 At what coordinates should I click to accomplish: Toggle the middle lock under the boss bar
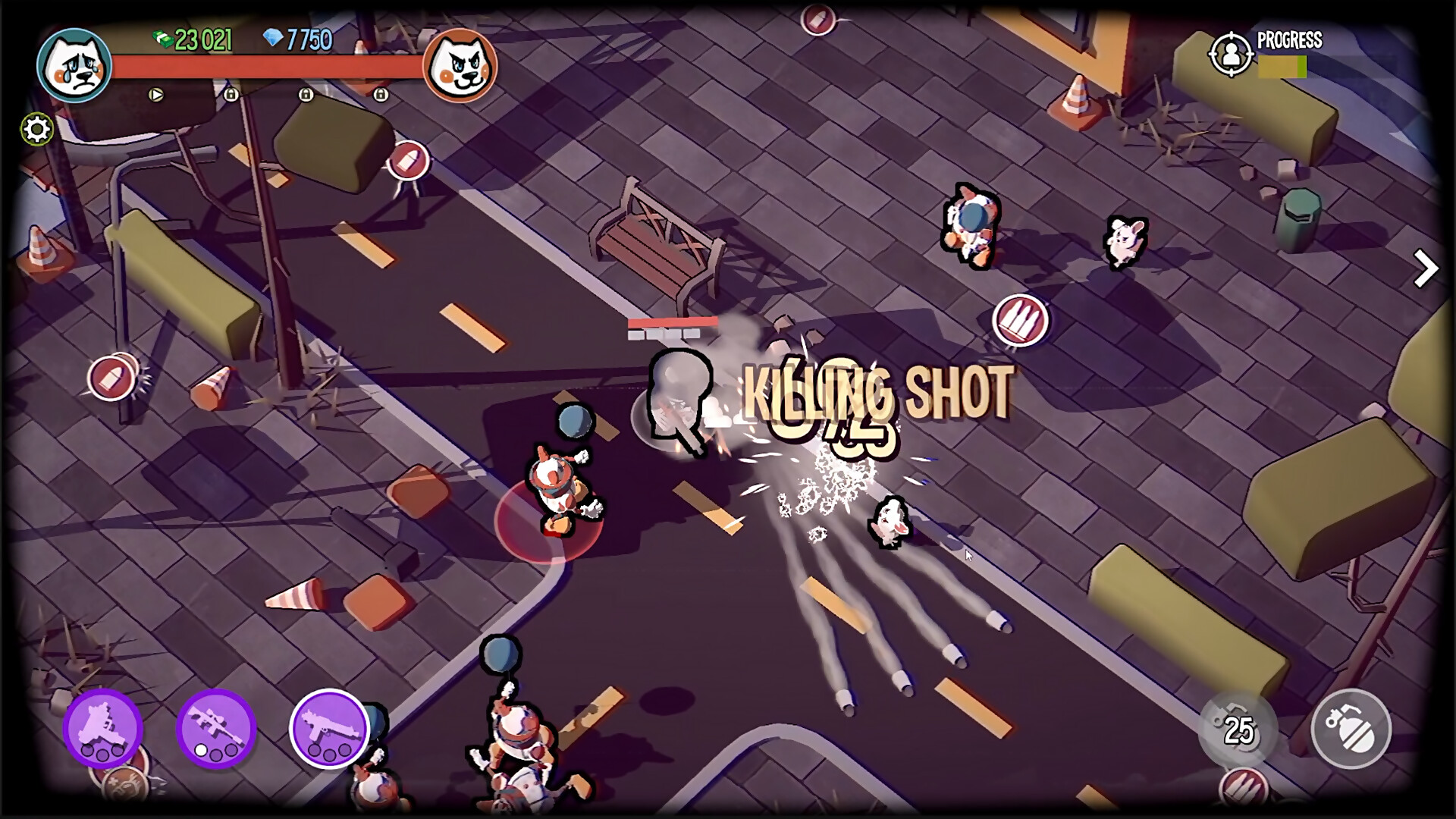(x=306, y=95)
